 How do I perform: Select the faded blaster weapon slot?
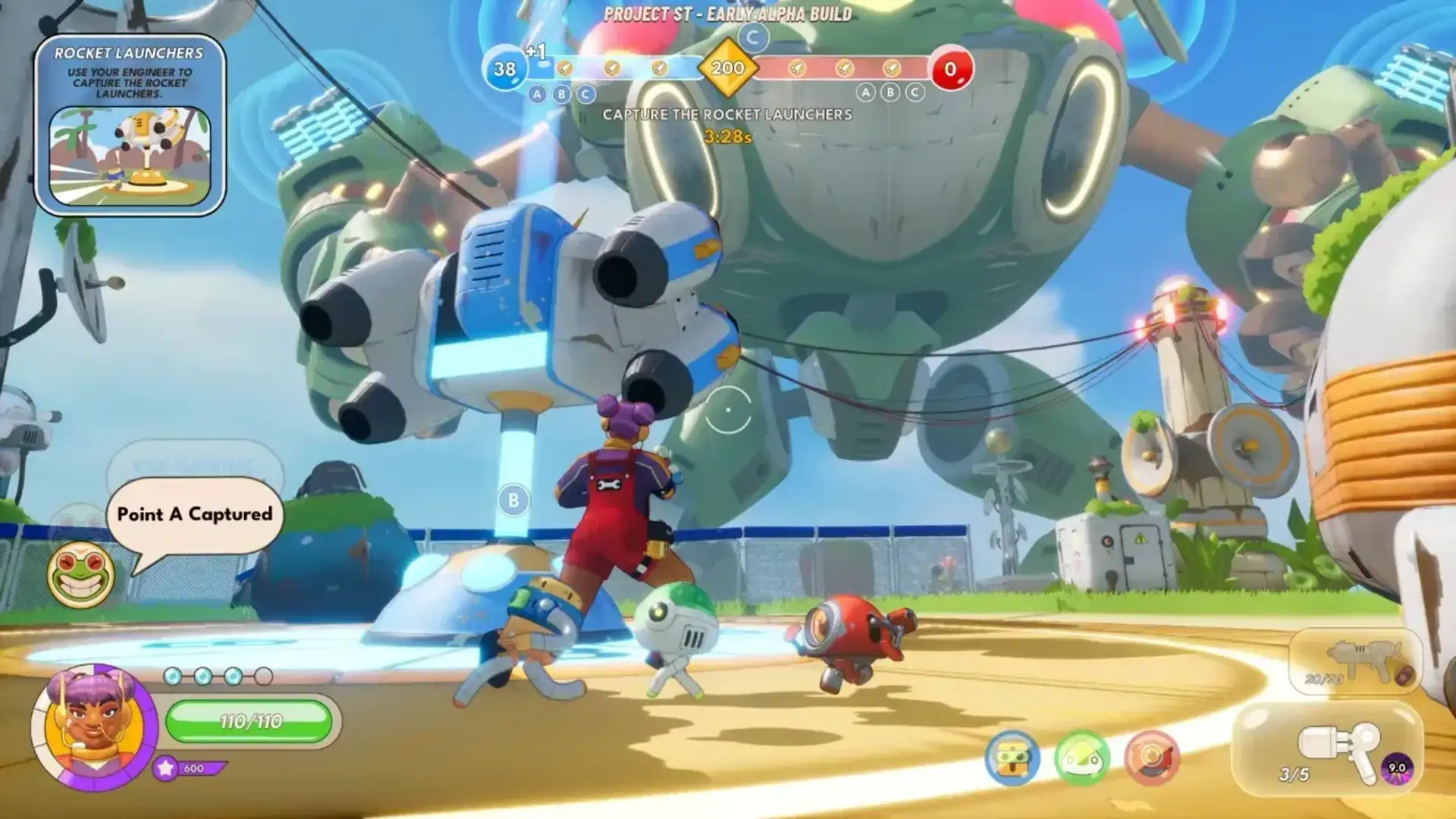click(1354, 662)
